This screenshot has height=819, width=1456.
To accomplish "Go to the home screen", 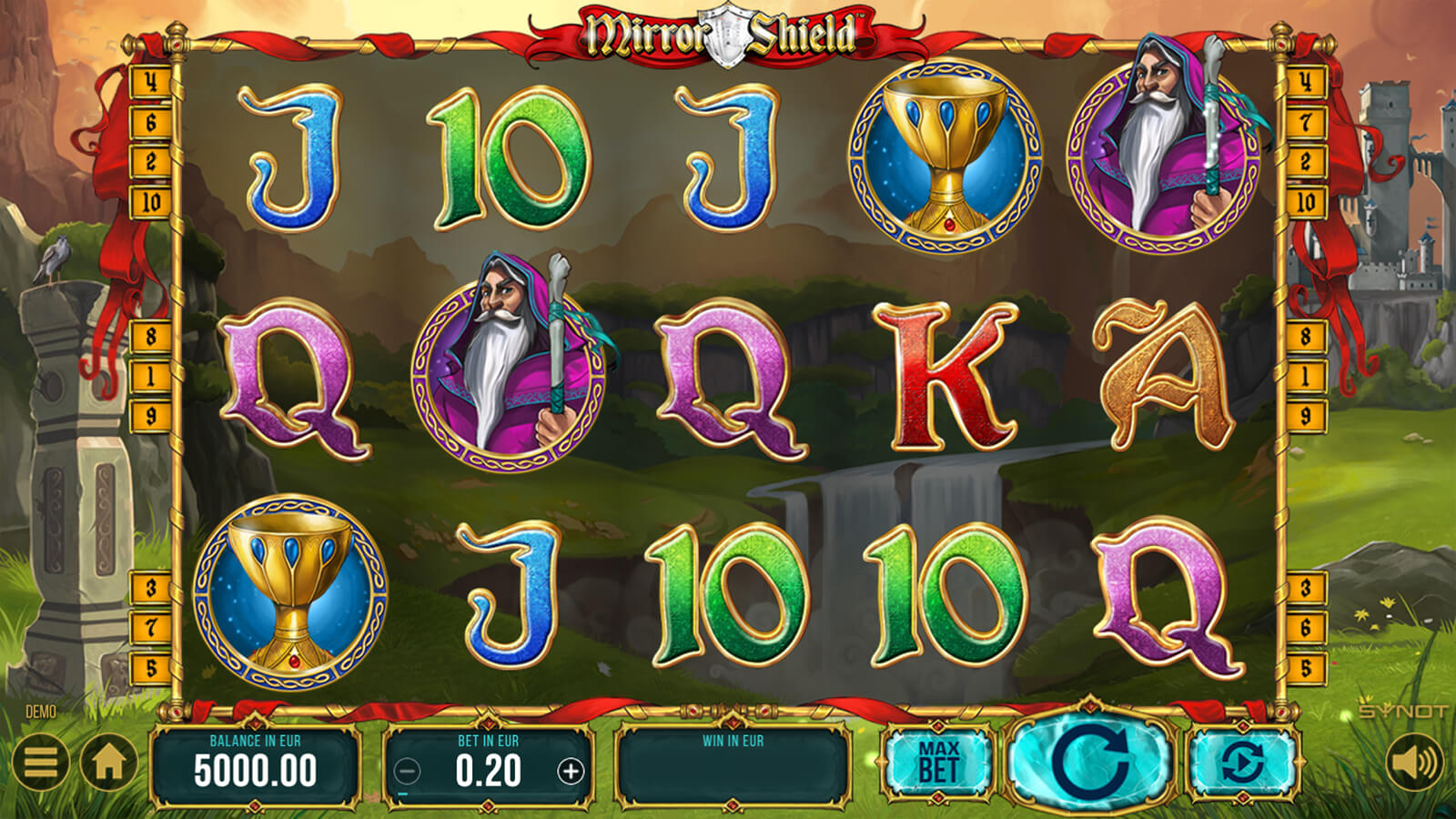I will click(109, 763).
